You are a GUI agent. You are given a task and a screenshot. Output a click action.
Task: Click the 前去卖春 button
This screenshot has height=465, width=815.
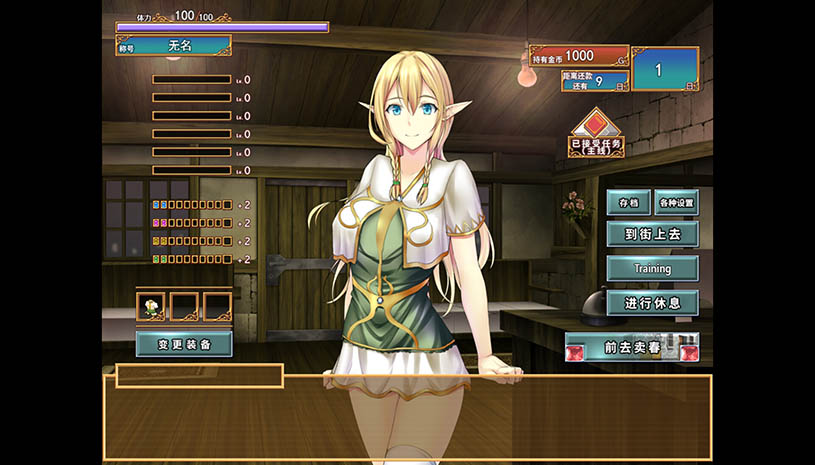point(631,347)
